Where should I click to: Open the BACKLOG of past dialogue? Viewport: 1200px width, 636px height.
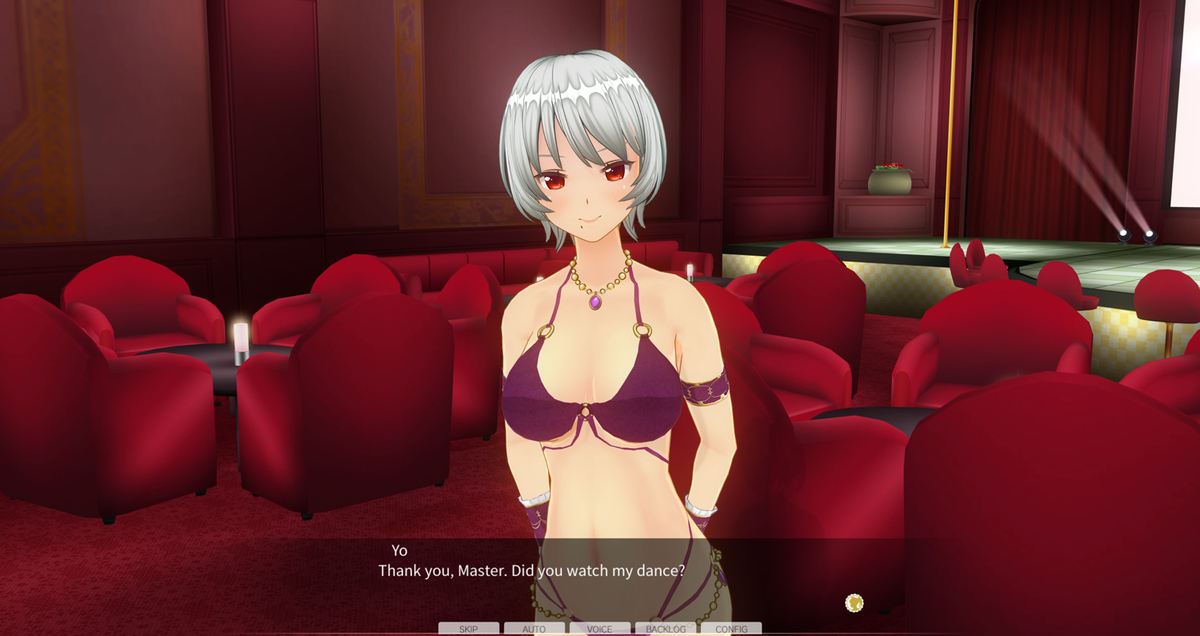666,629
